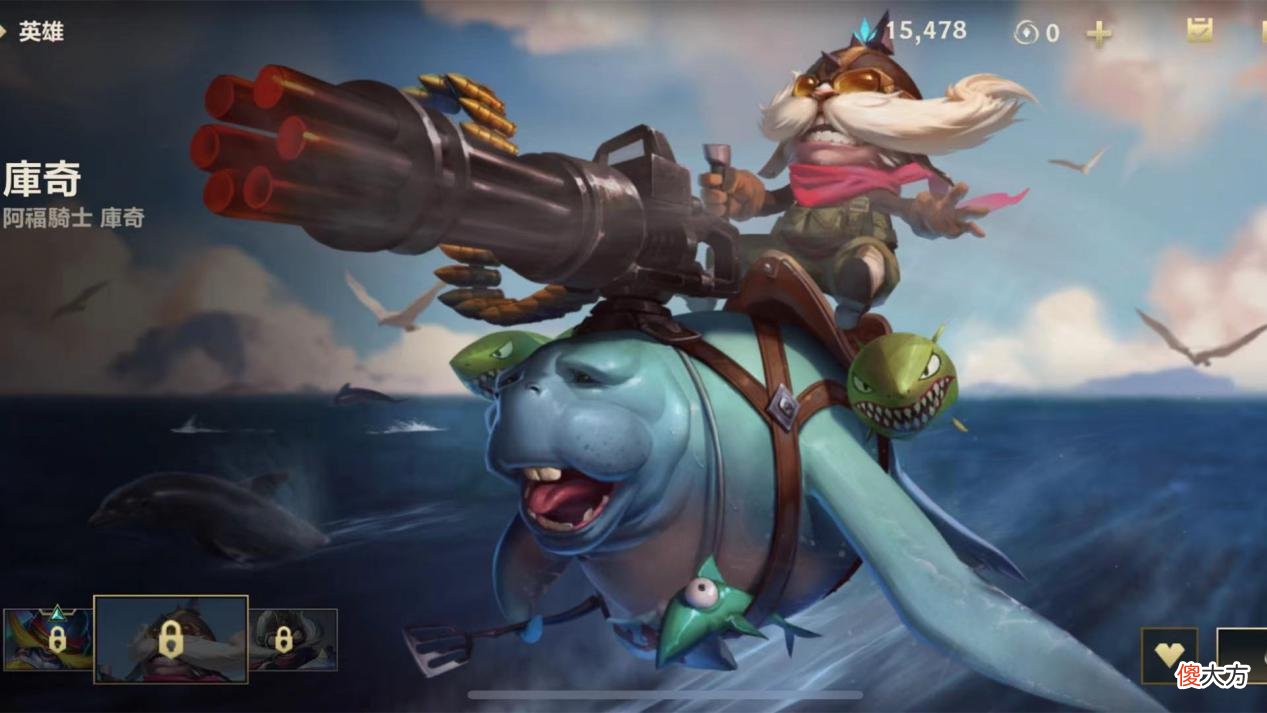Add currency with the gold plus button
This screenshot has width=1267, height=713.
coord(1099,34)
